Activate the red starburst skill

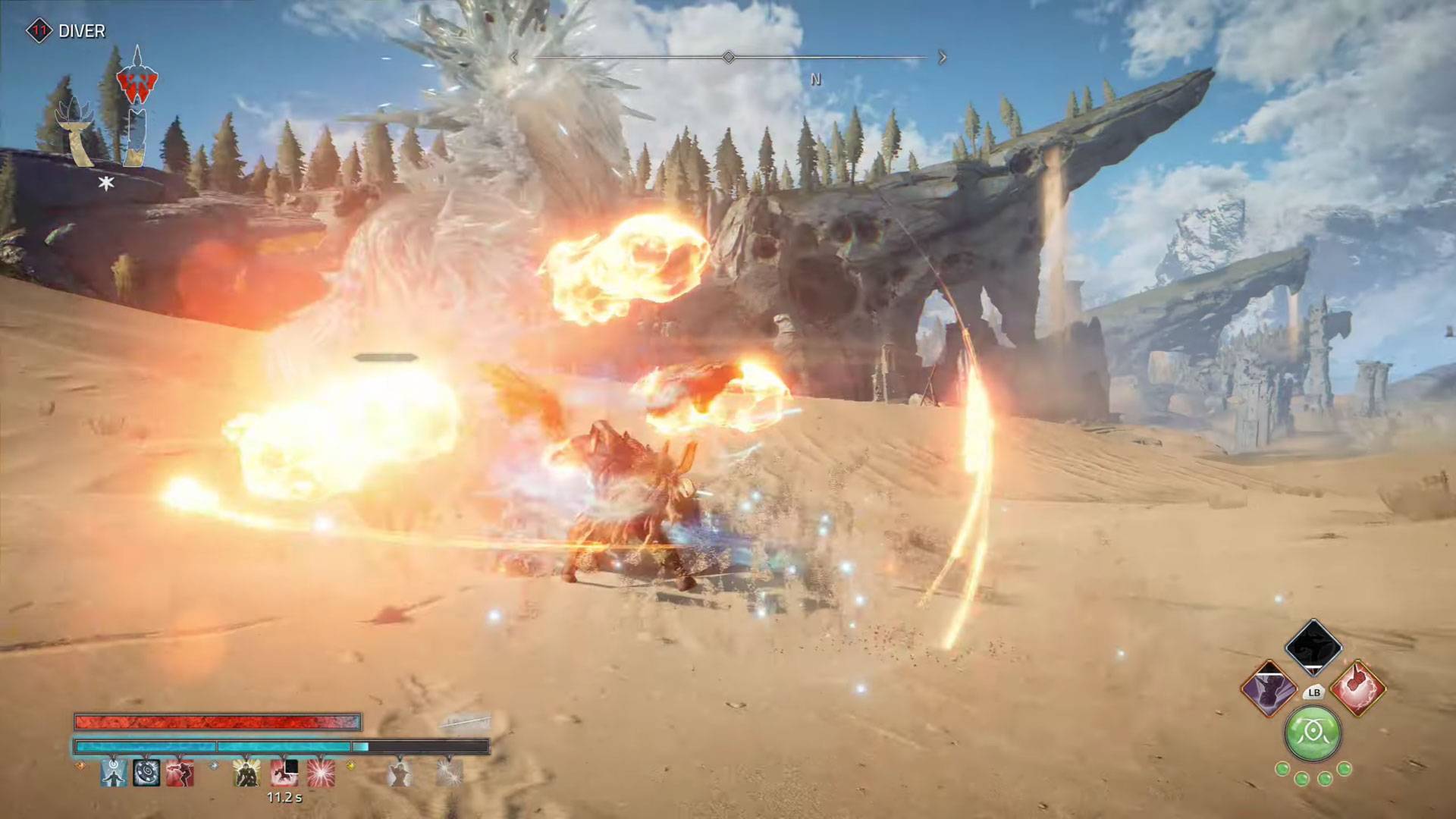320,773
